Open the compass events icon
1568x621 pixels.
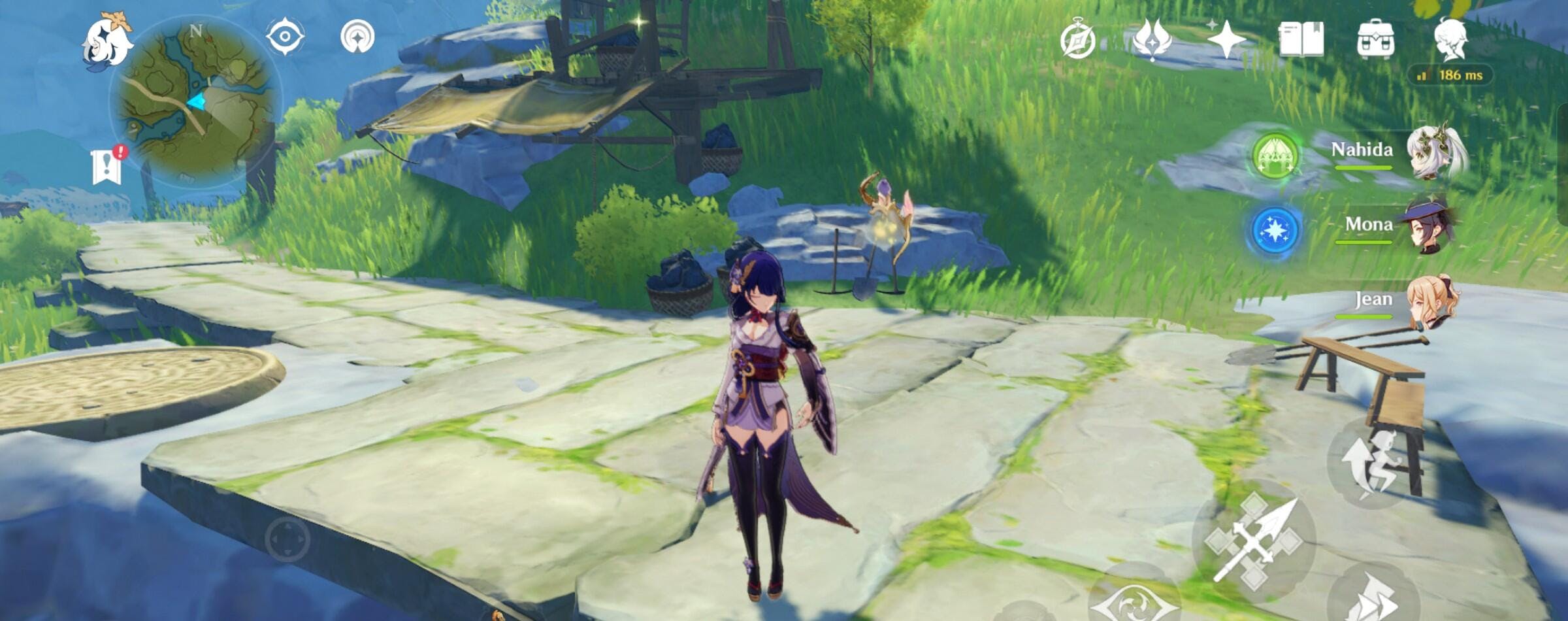tap(1078, 41)
